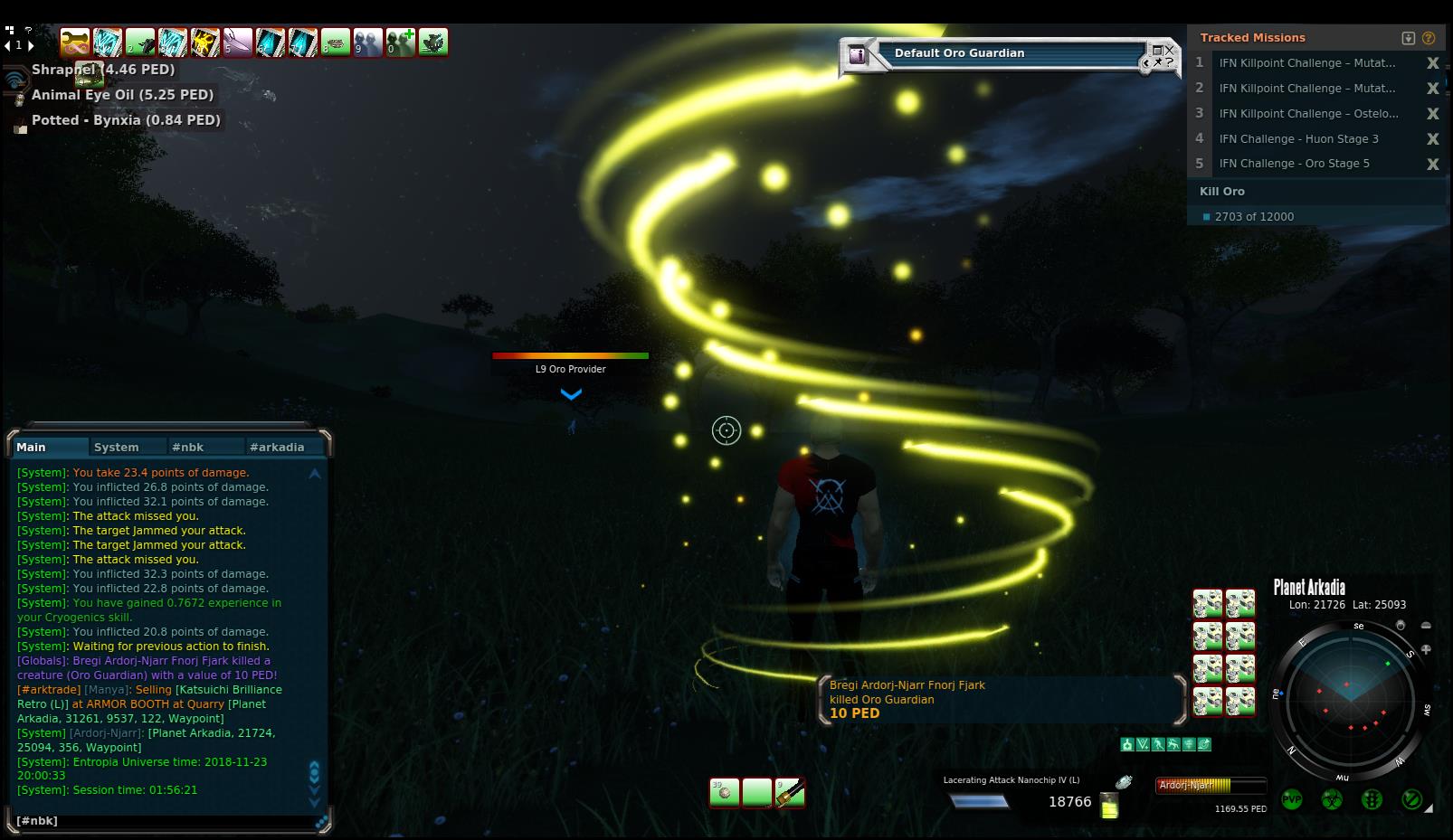Click the chat message input field
This screenshot has height=840, width=1453.
tap(163, 821)
